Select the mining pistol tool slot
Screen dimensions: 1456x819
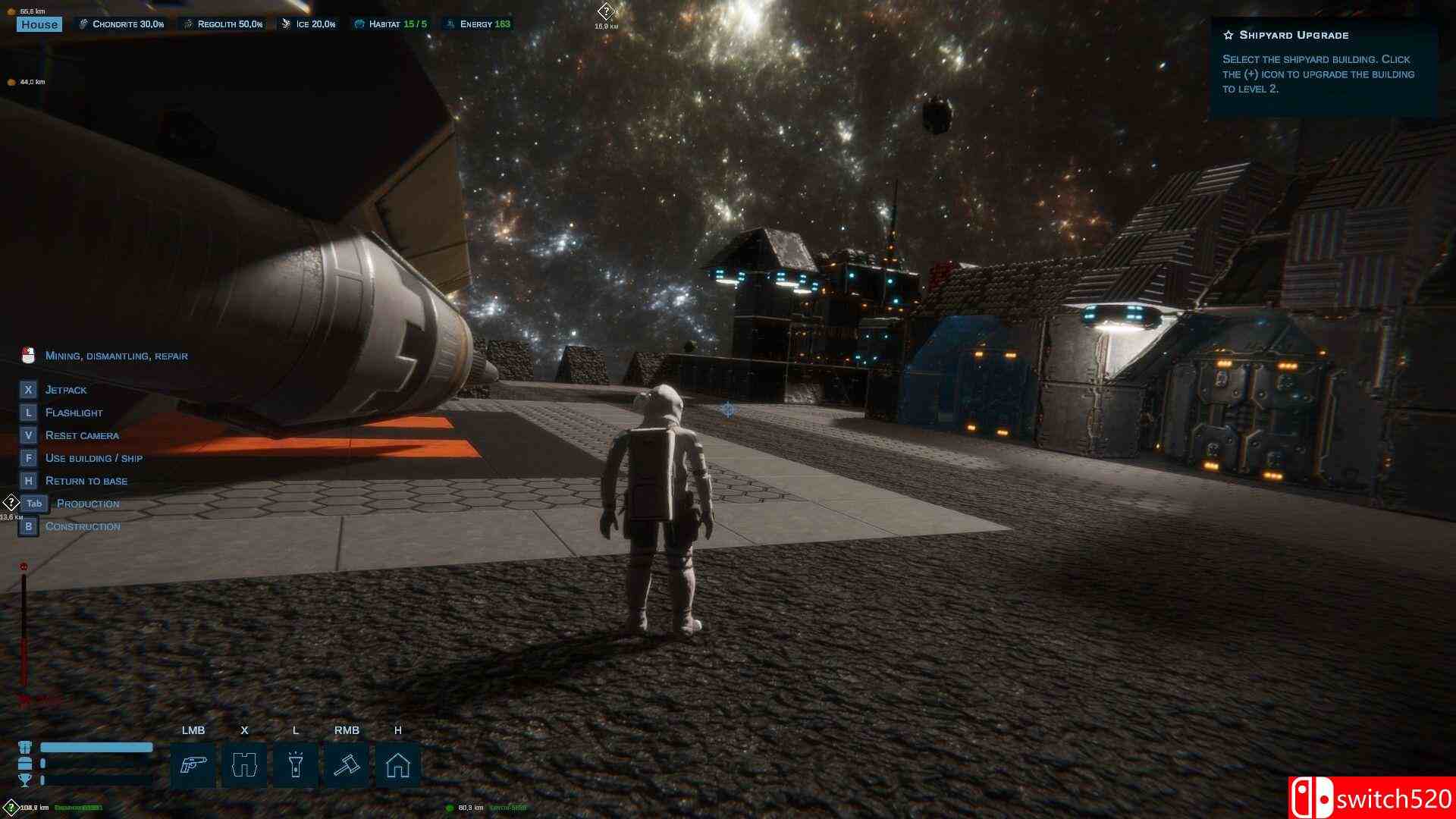(193, 764)
